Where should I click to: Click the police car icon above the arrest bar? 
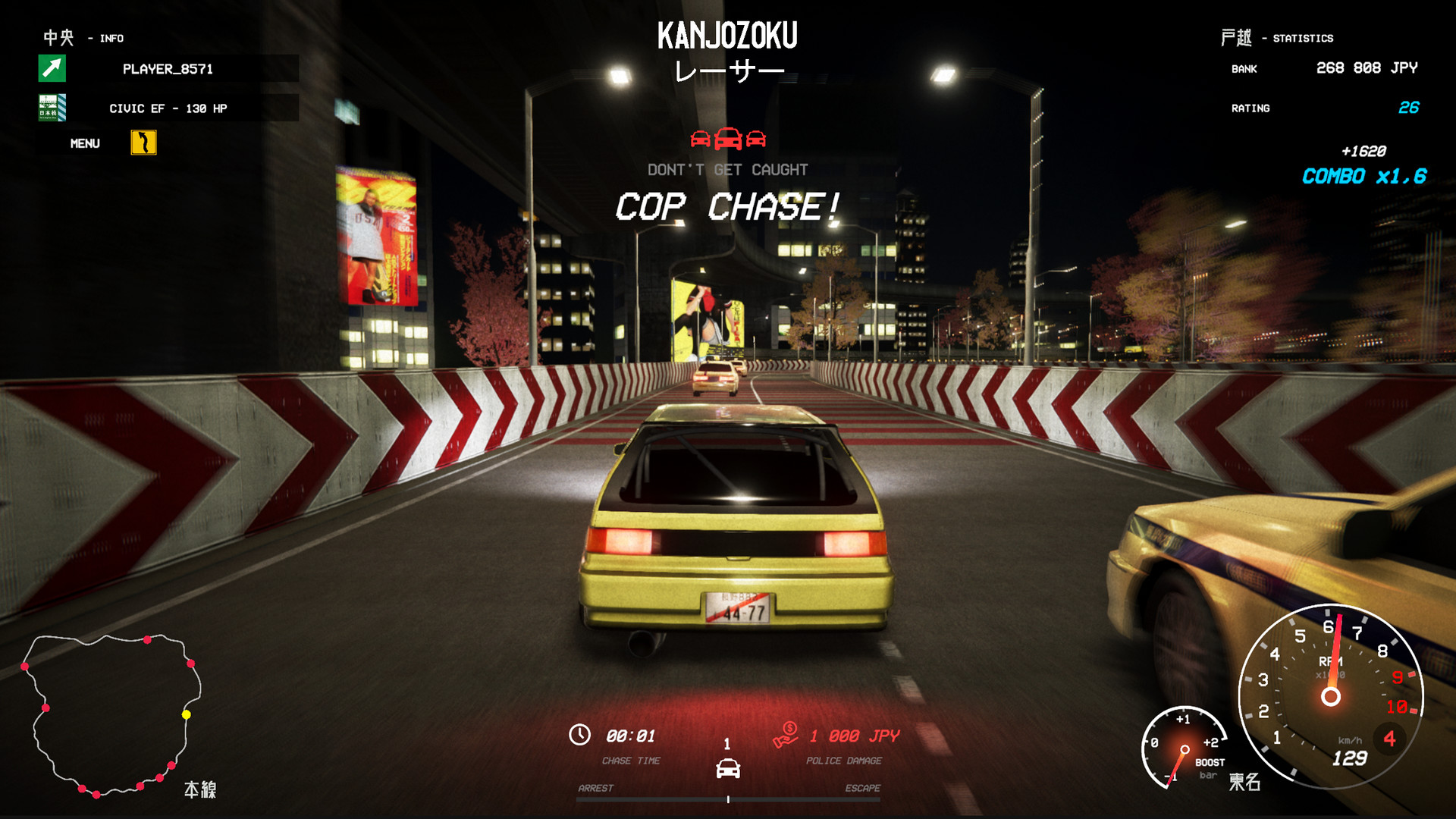(729, 767)
